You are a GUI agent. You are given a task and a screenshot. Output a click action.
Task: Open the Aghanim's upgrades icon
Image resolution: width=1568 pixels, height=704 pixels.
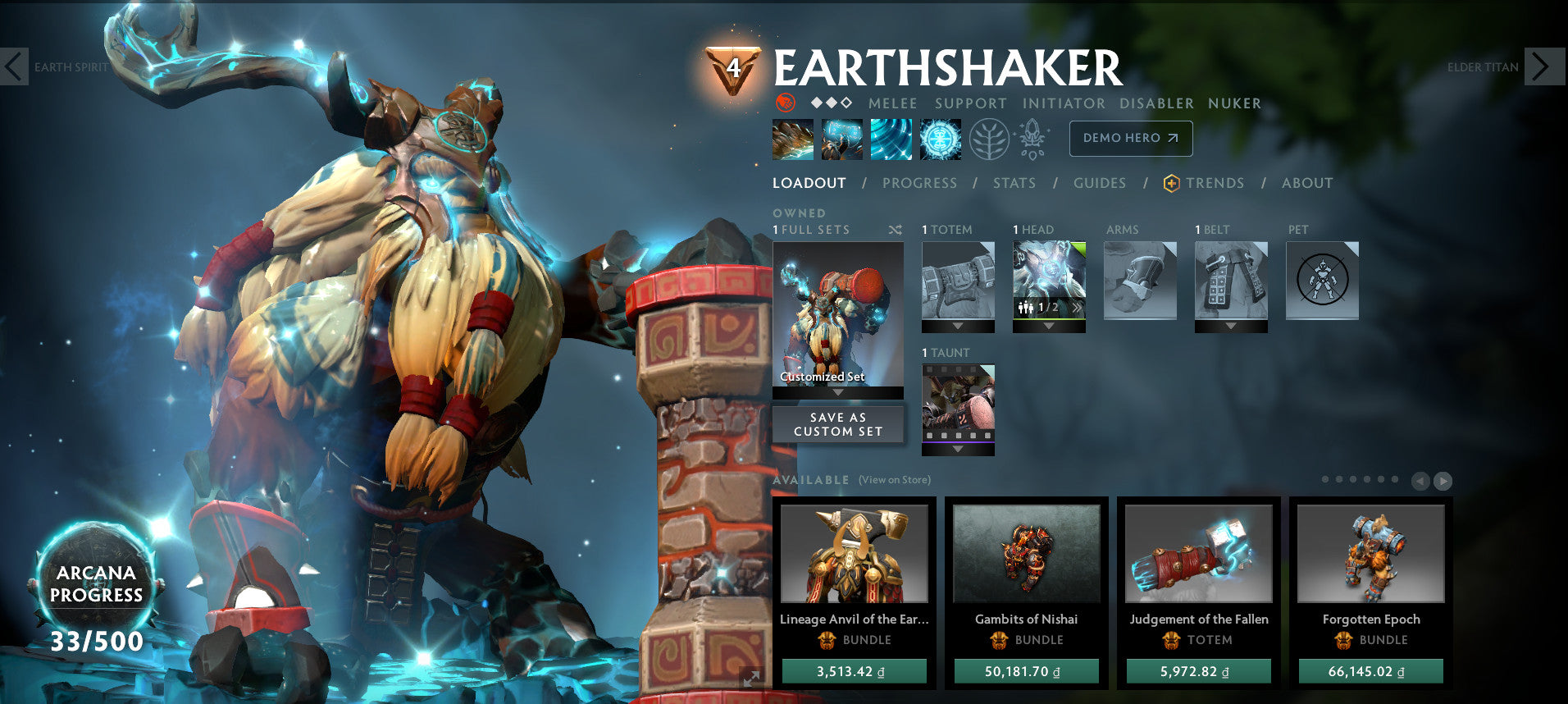coord(1031,139)
